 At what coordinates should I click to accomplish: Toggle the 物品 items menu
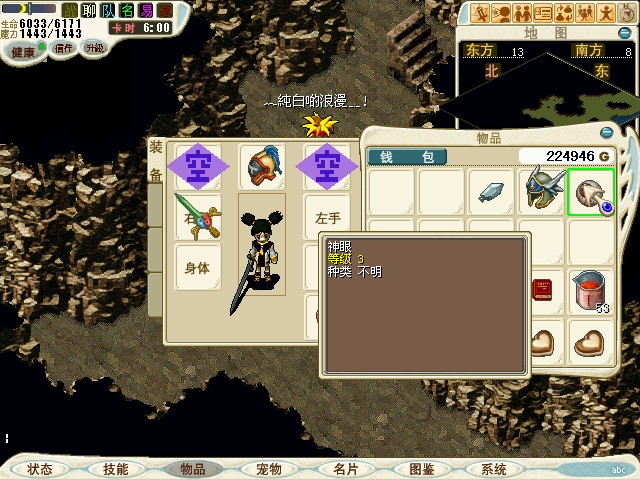point(192,469)
